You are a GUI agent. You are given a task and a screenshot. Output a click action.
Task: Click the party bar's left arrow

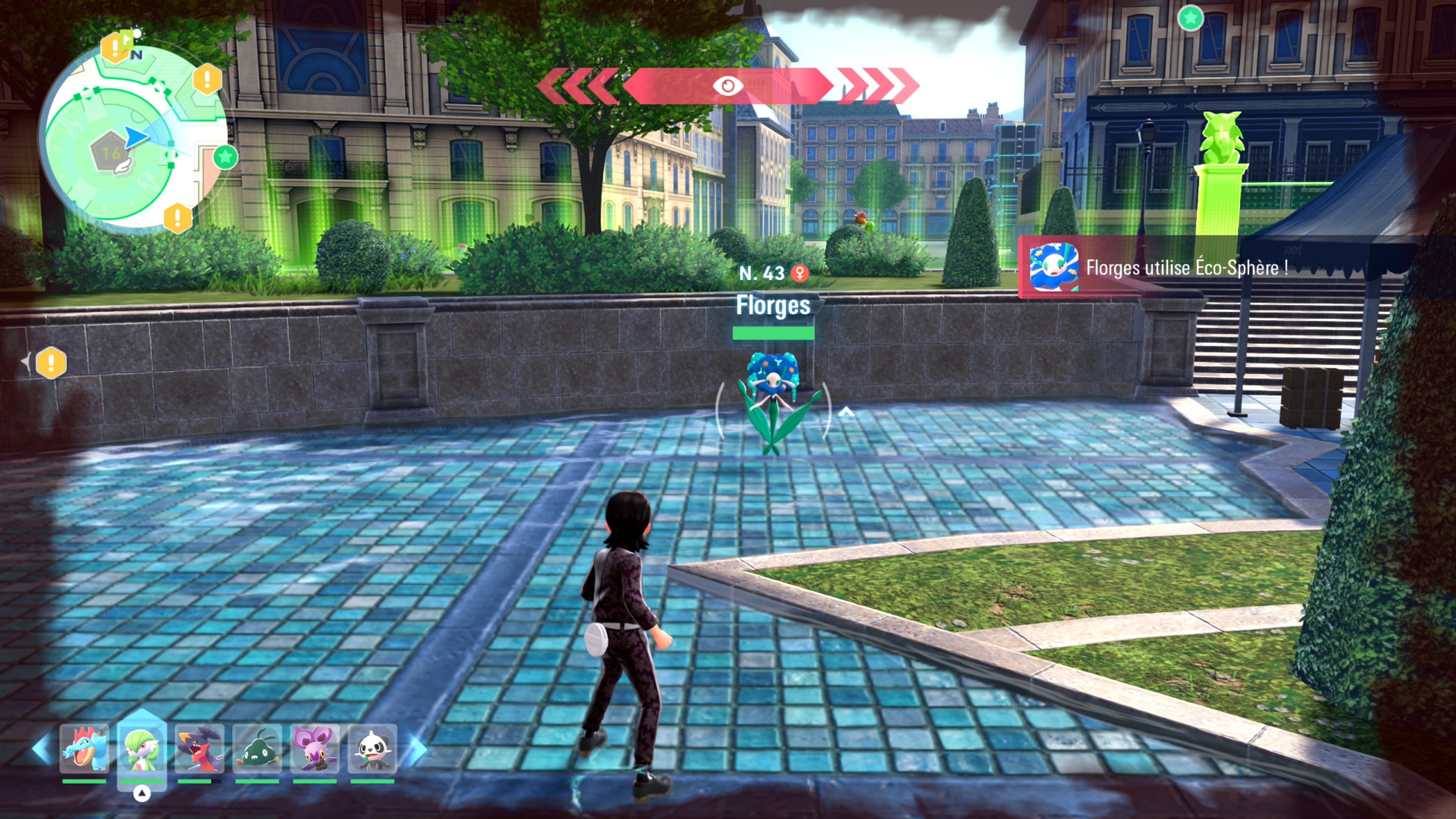(41, 748)
